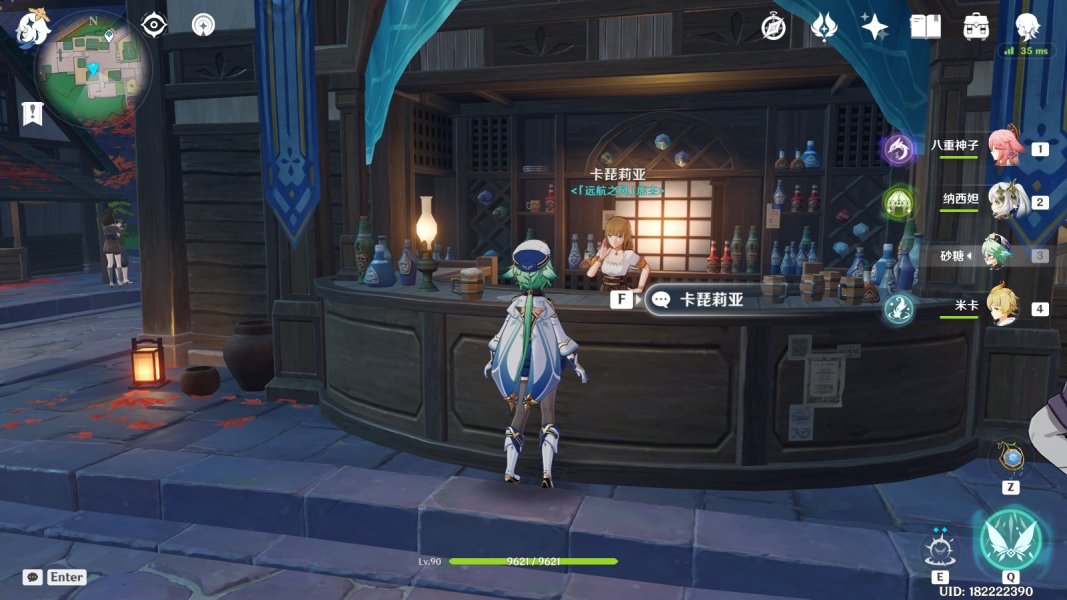Open the chat box speech bubble
This screenshot has width=1067, height=600.
coord(33,577)
